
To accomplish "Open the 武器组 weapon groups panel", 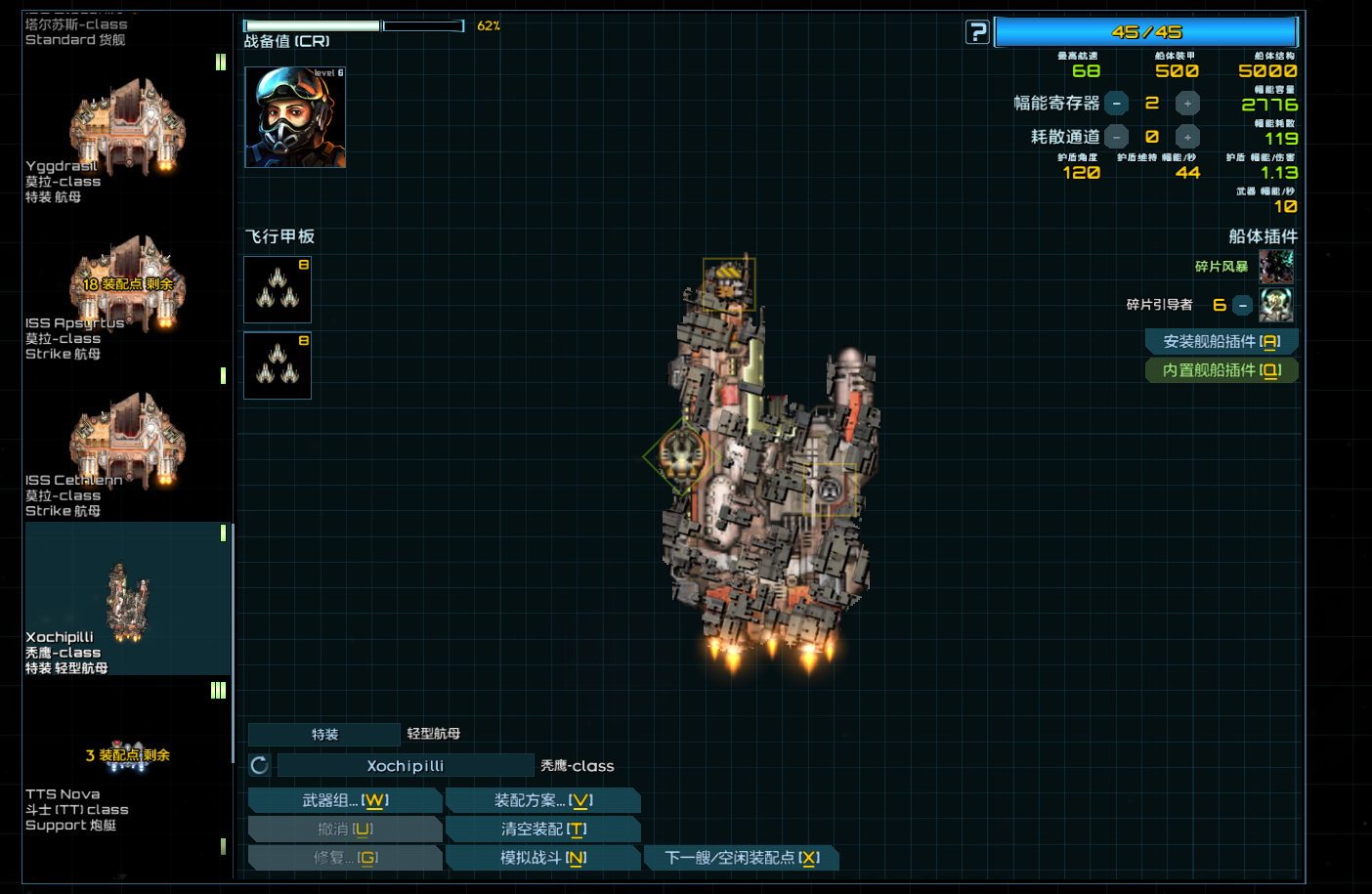I will point(345,800).
